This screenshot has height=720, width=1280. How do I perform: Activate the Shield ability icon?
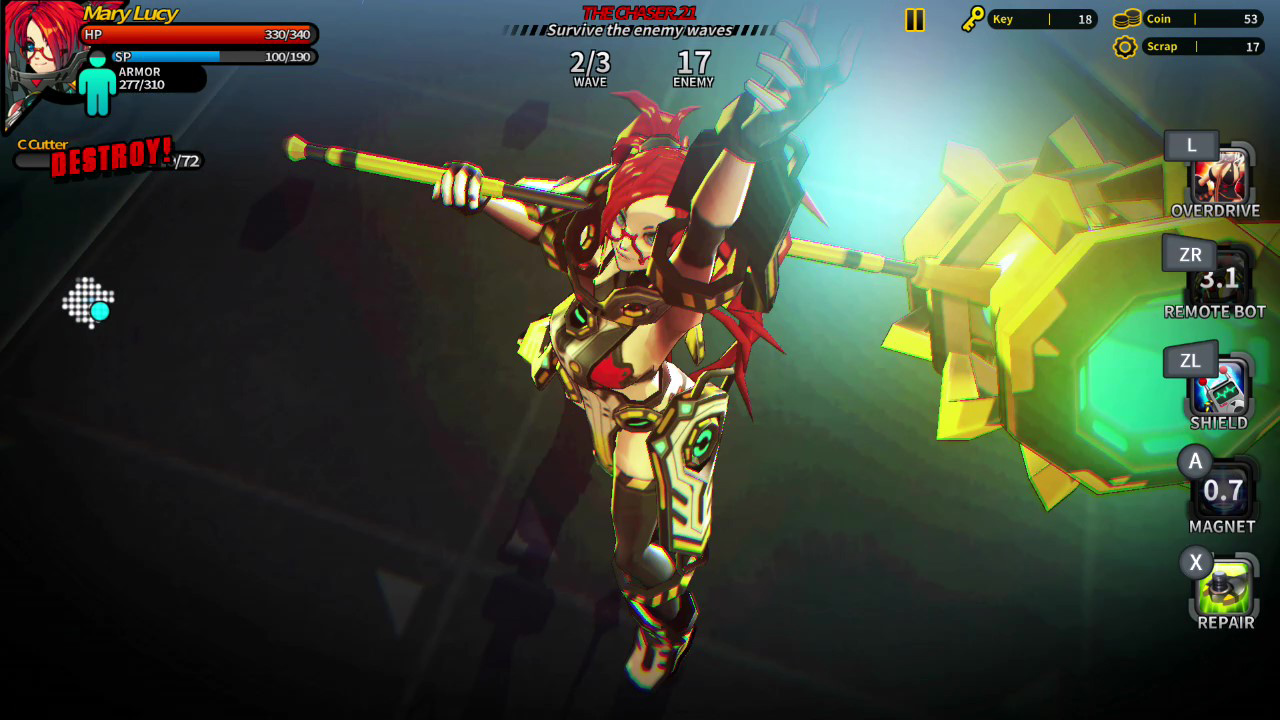click(1222, 390)
